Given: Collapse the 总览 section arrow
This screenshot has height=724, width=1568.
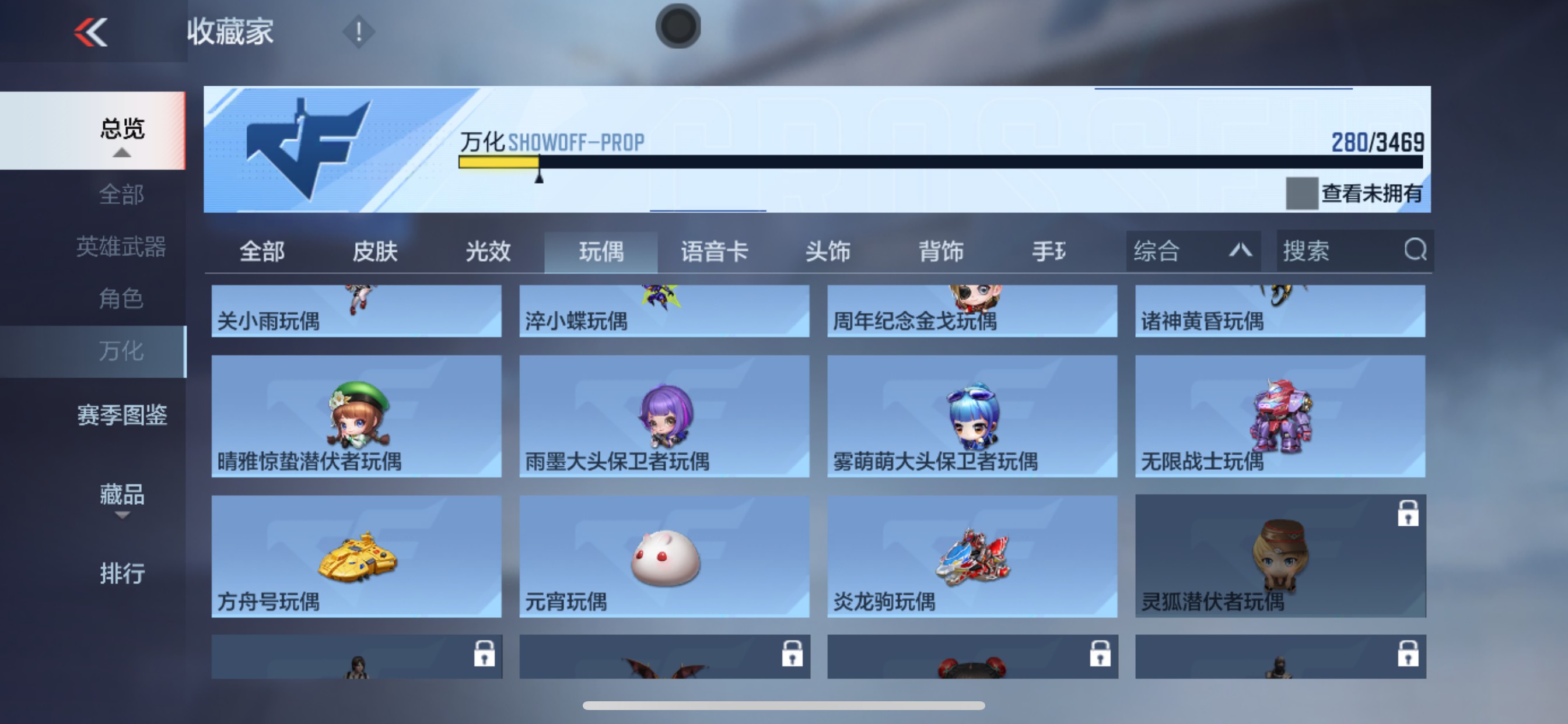Looking at the screenshot, I should pyautogui.click(x=123, y=153).
